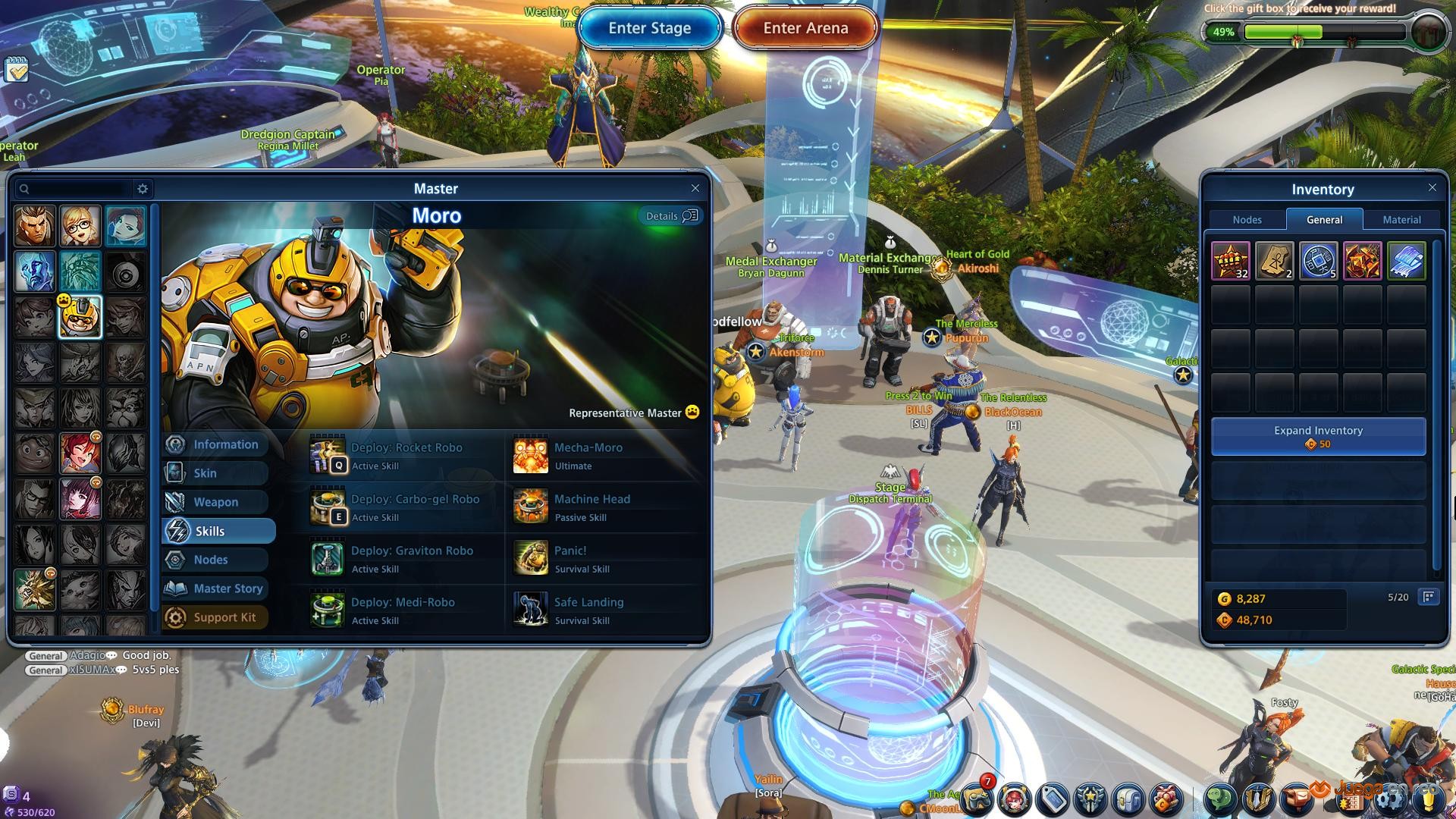
Task: Close the Inventory window
Action: pyautogui.click(x=1432, y=187)
